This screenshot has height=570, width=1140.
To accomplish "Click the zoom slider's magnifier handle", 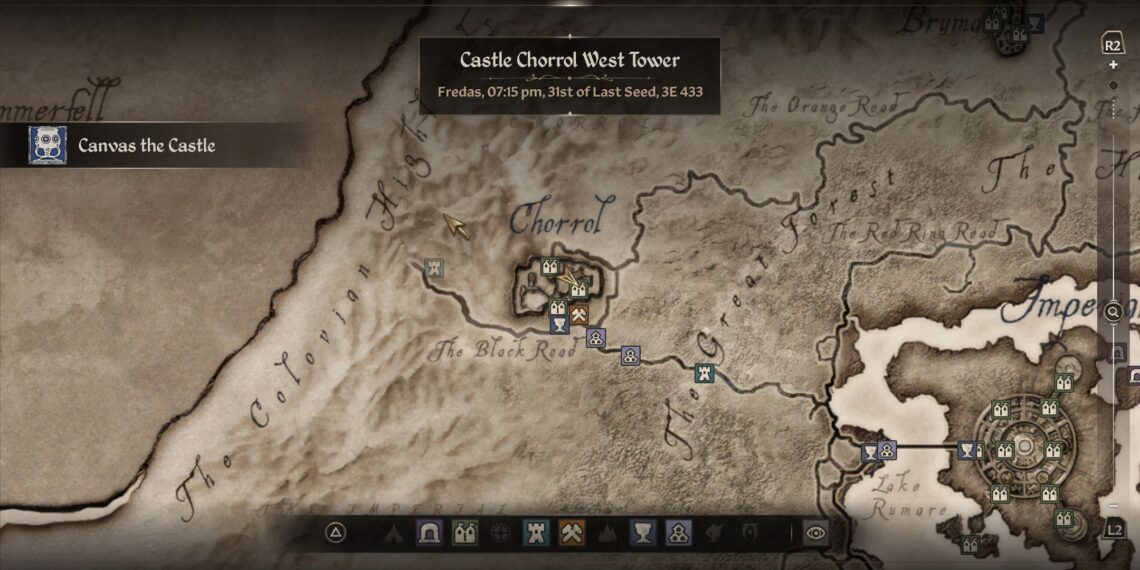I will pyautogui.click(x=1113, y=312).
